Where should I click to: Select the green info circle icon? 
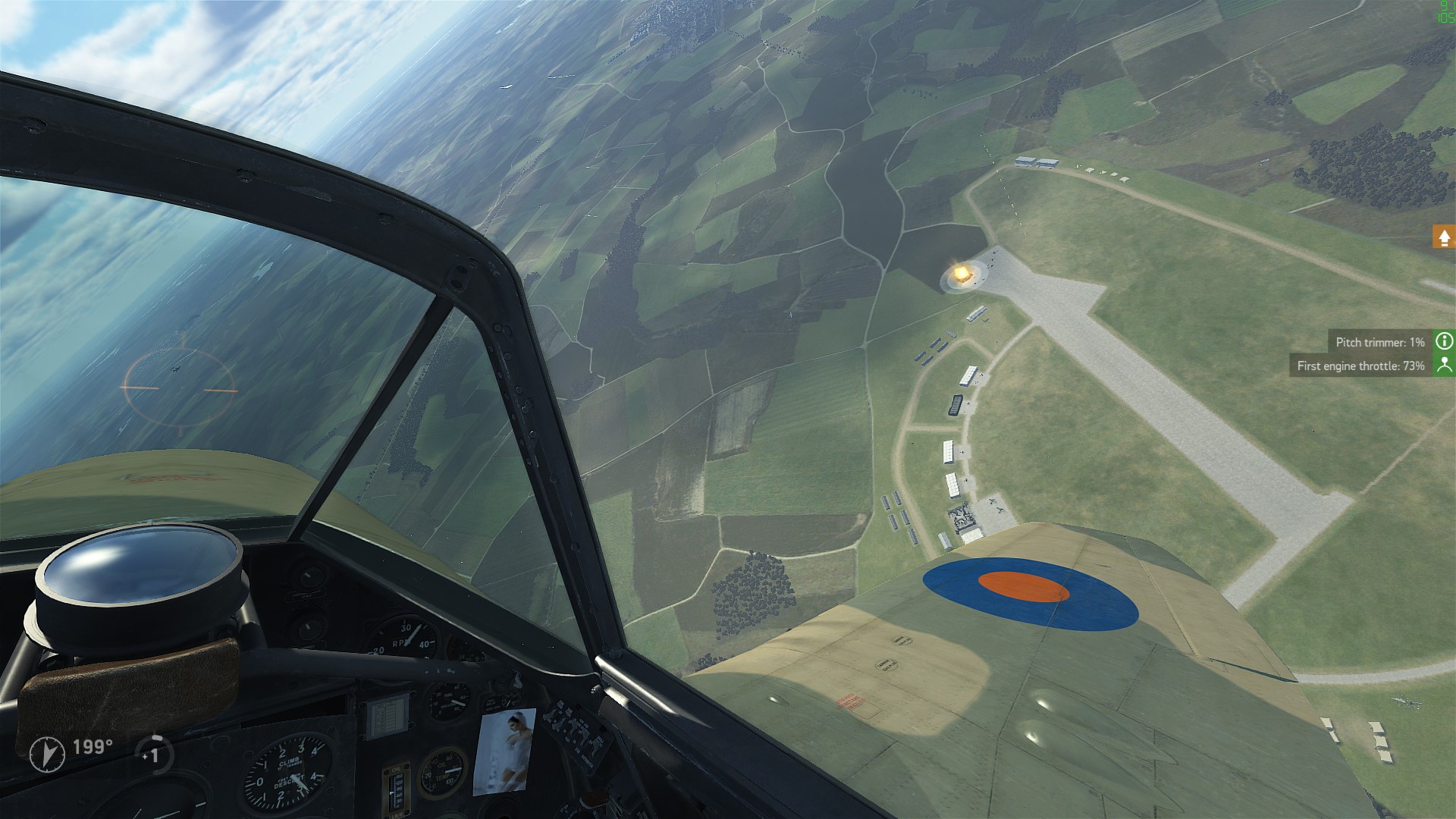click(x=1444, y=341)
